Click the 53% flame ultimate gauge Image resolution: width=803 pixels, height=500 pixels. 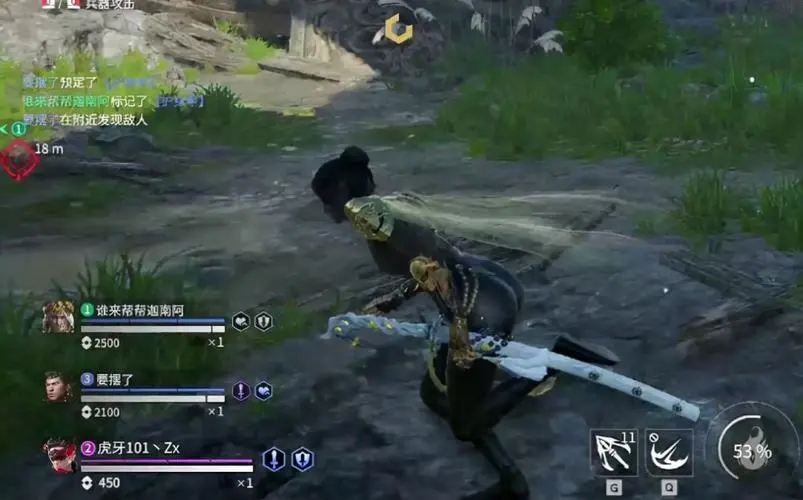pyautogui.click(x=752, y=450)
